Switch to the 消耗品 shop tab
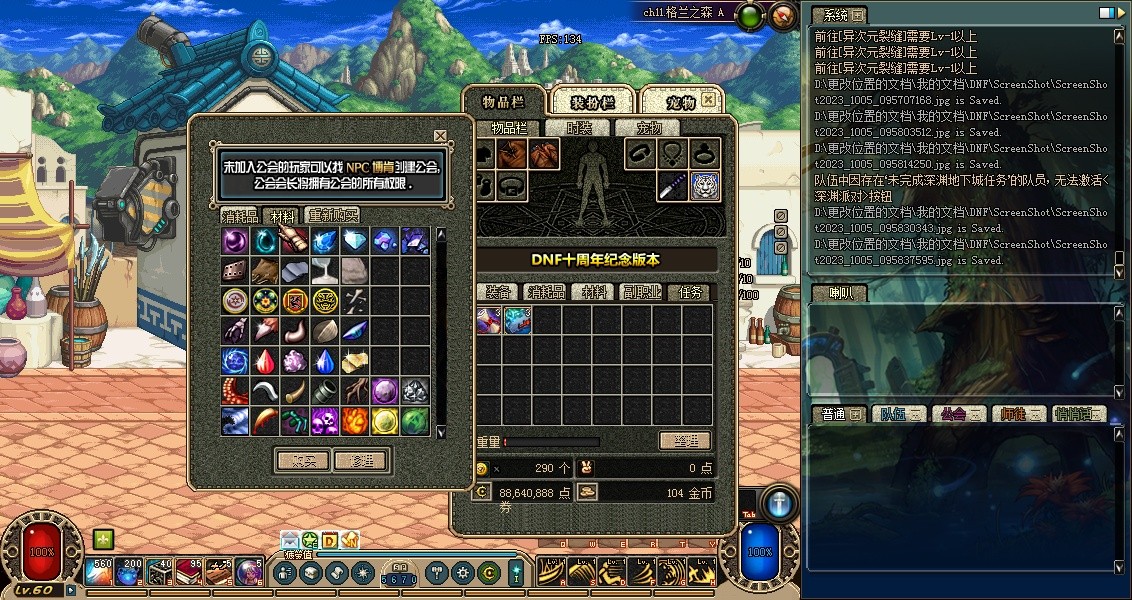This screenshot has height=600, width=1132. click(x=240, y=216)
